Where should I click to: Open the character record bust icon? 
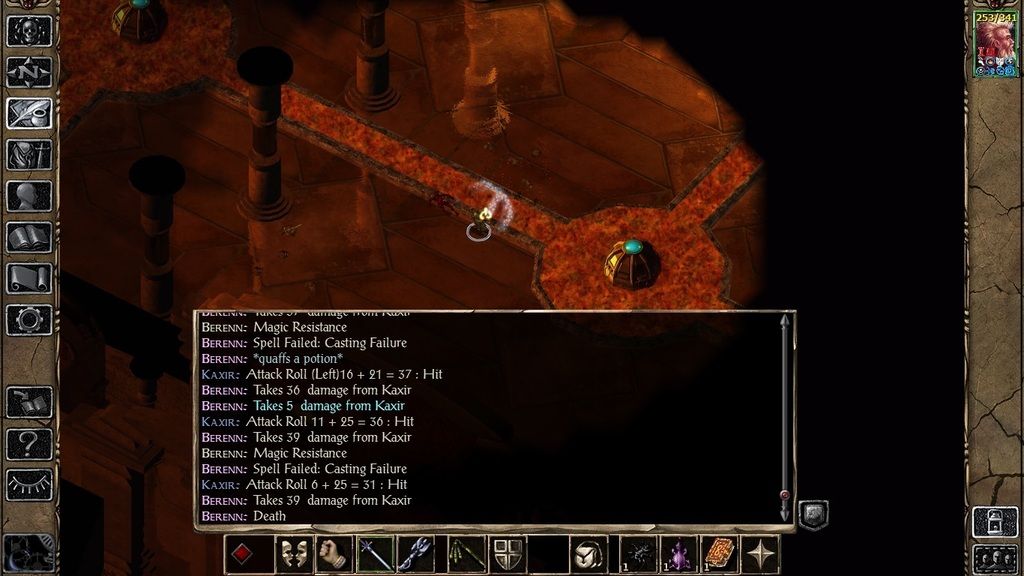tap(29, 196)
